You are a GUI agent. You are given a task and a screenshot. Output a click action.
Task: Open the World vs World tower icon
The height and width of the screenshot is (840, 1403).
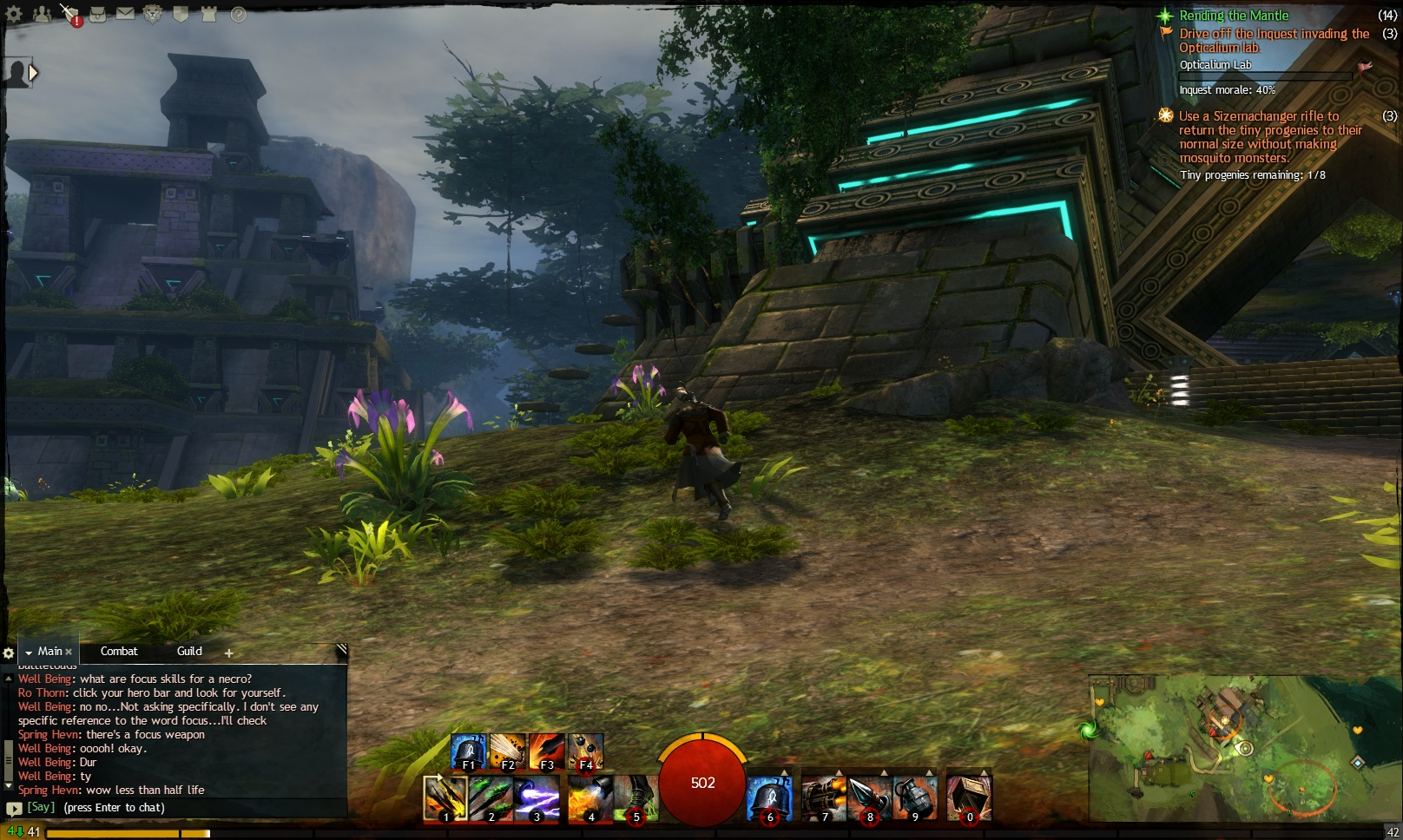tap(207, 14)
